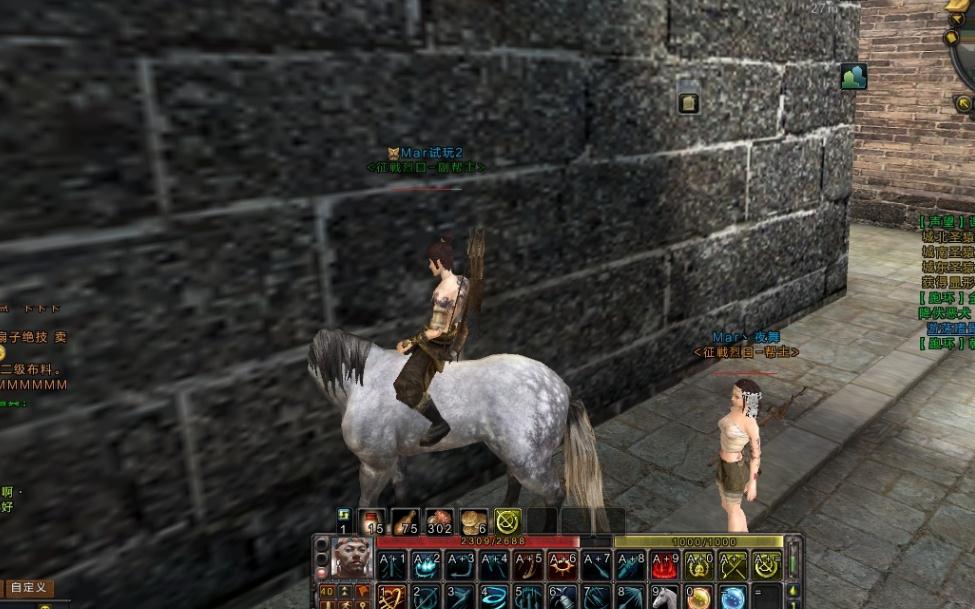This screenshot has width=975, height=609.
Task: Use the gourd item with count 75
Action: (x=405, y=521)
